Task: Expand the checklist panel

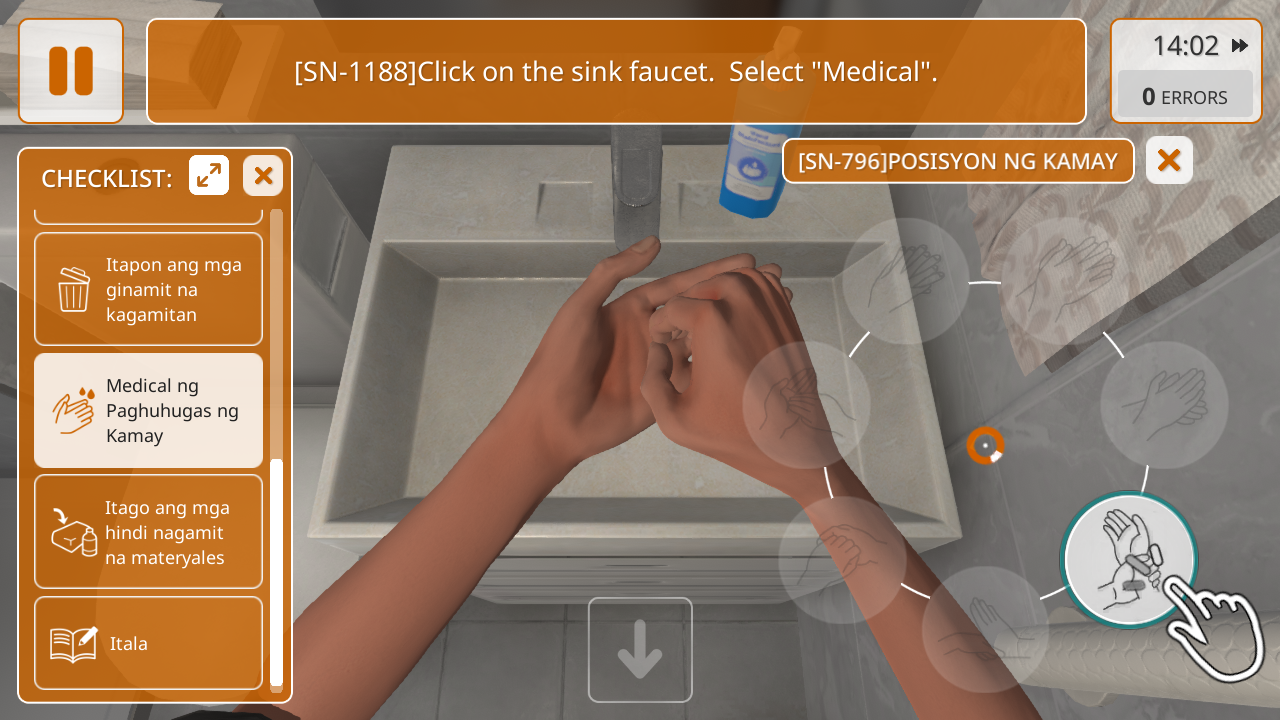Action: (209, 176)
